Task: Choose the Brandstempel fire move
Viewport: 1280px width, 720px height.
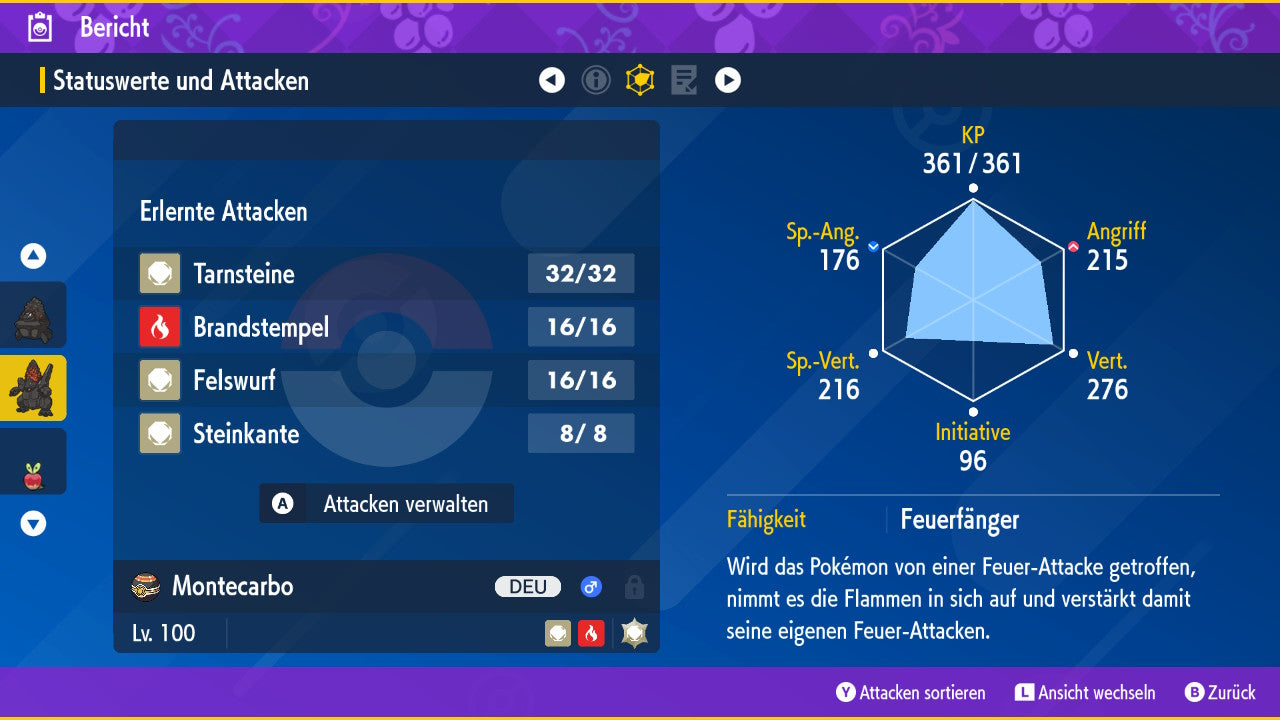Action: (386, 327)
